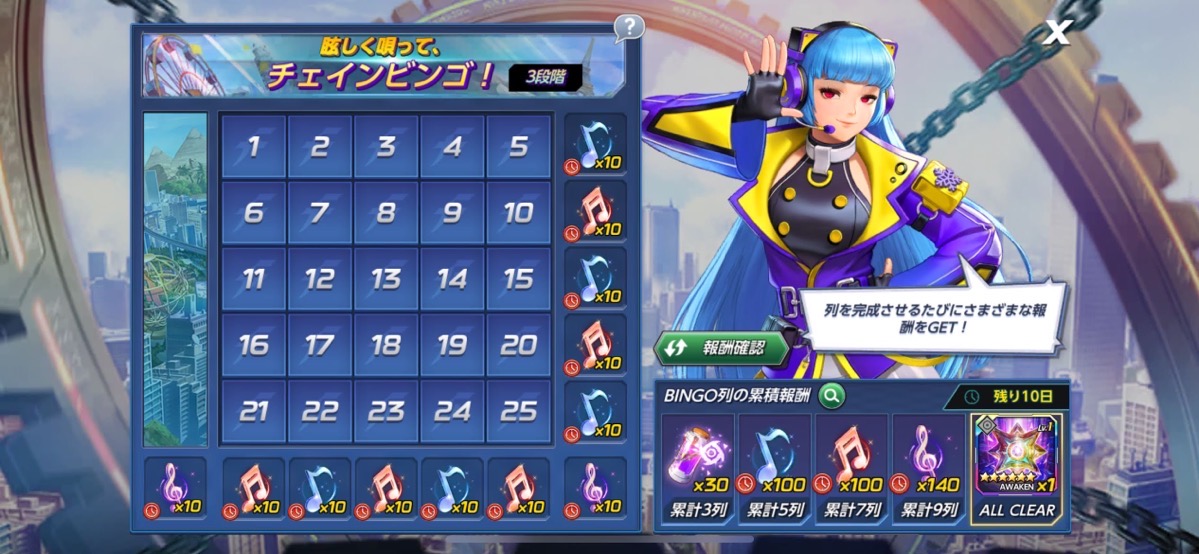
Task: Close the bingo event screen
Action: pos(1057,32)
